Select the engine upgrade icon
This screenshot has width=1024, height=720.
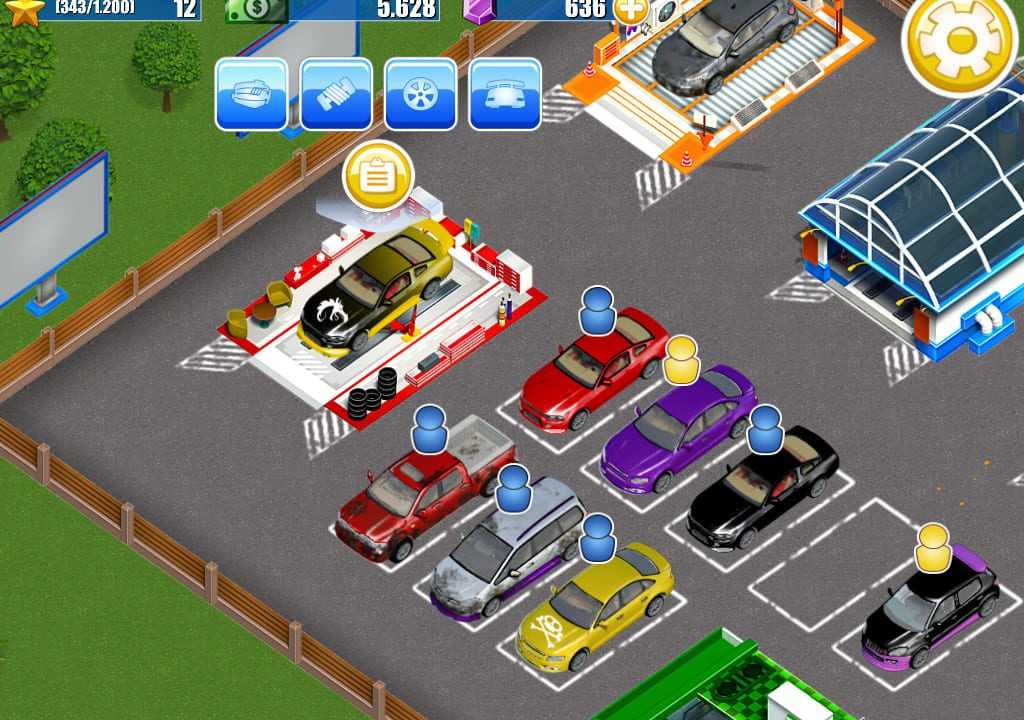click(x=252, y=94)
